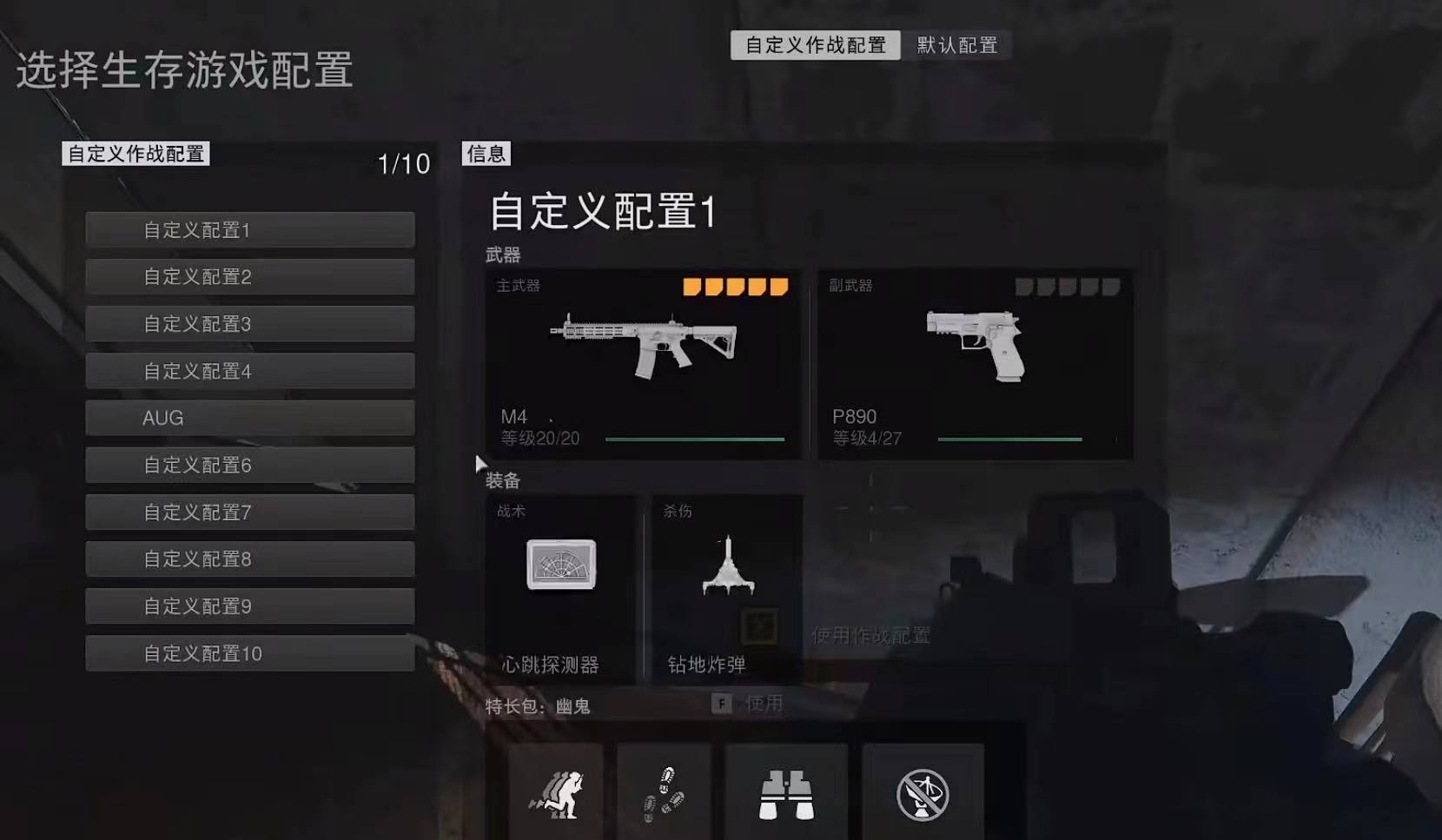Click the Ghost anti-radar perk icon
Viewport: 1442px width, 840px height.
click(x=921, y=792)
